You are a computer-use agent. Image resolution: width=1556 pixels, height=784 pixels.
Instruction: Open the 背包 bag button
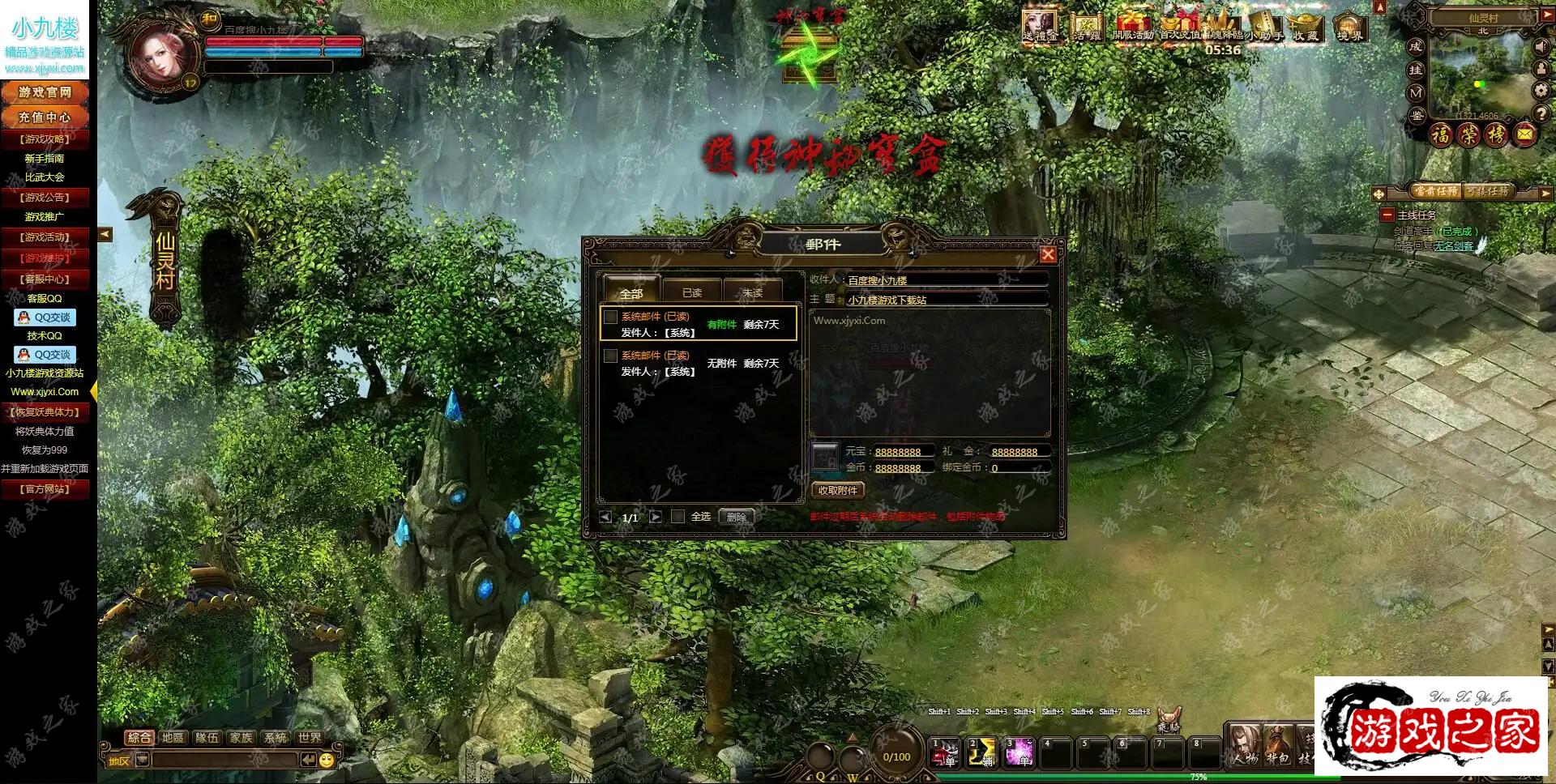1278,746
